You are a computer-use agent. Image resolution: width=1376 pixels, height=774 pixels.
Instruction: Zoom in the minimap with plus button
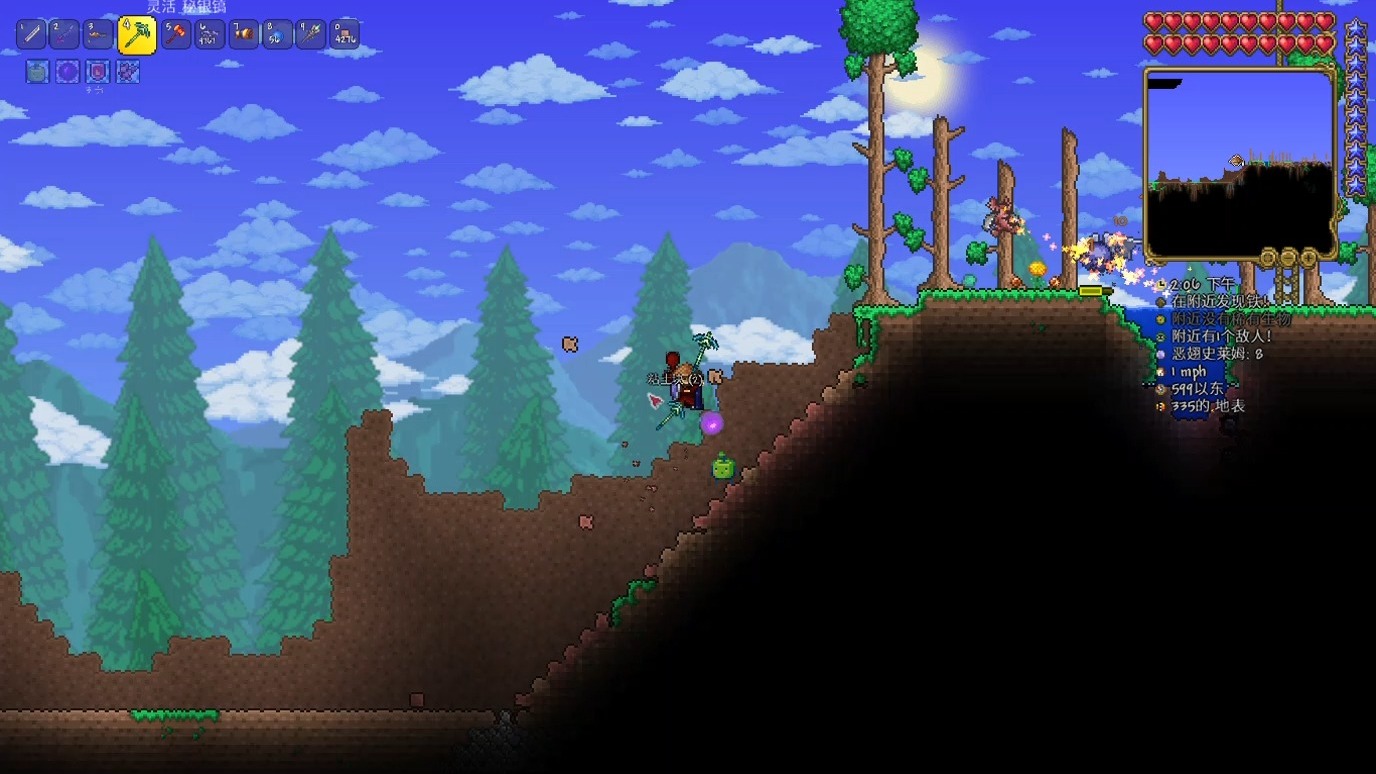click(x=1307, y=258)
